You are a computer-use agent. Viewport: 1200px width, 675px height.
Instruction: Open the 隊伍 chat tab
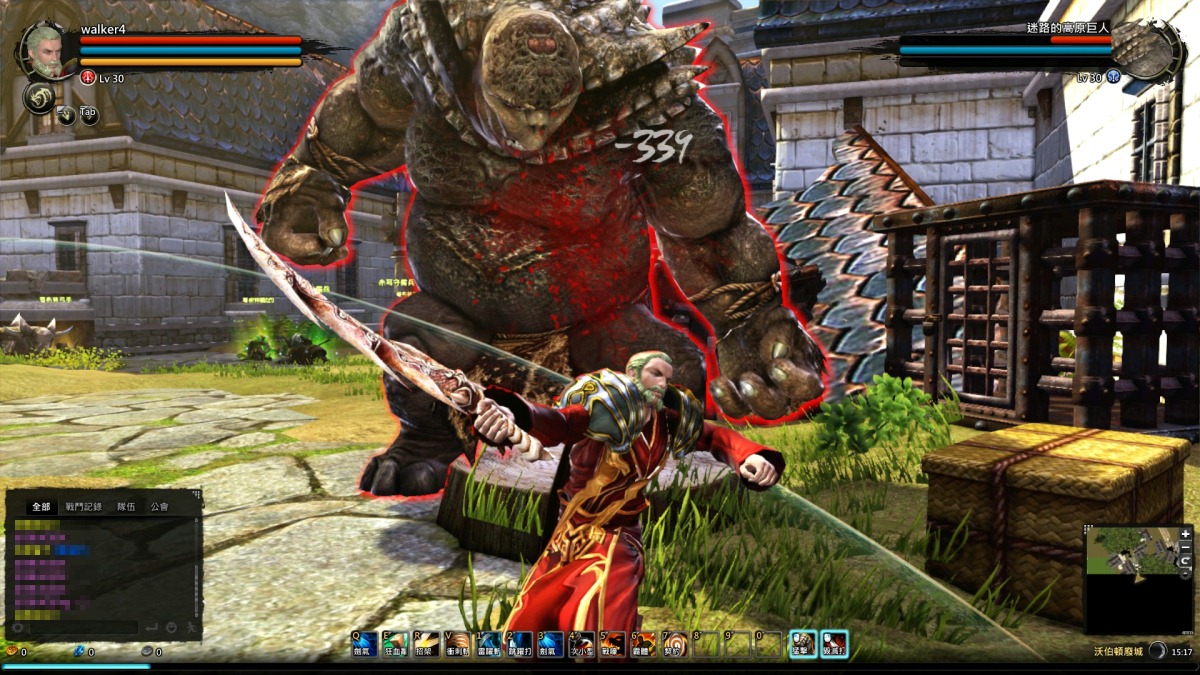126,507
